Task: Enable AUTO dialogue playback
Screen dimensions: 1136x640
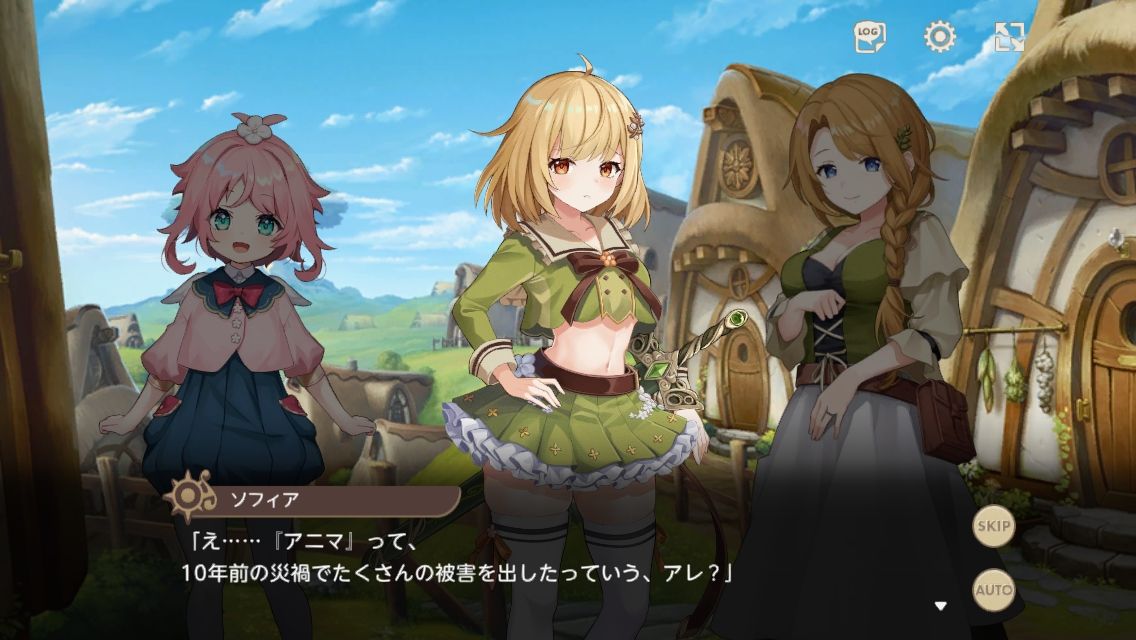Action: pyautogui.click(x=994, y=589)
